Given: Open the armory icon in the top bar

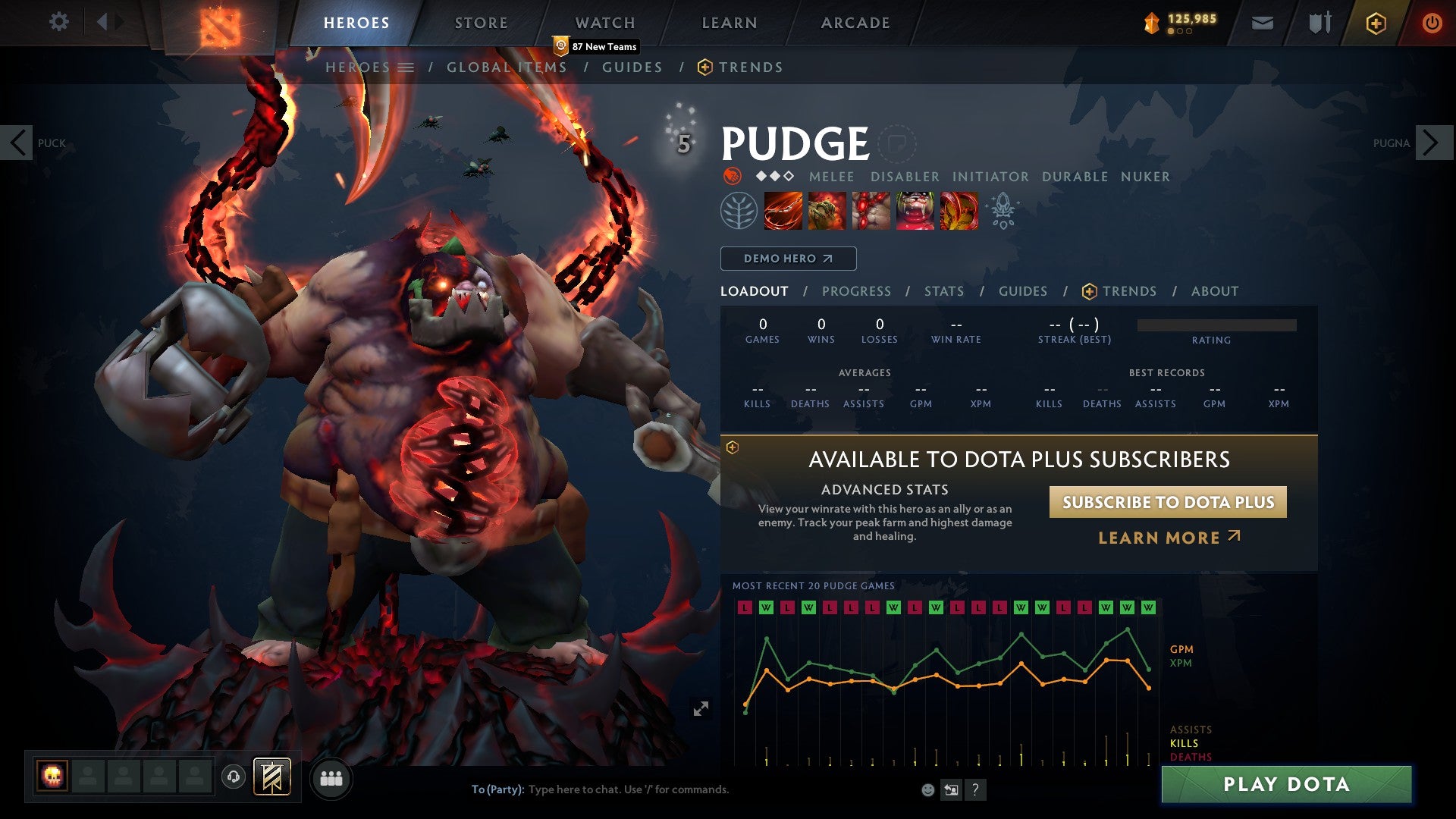Looking at the screenshot, I should tap(1319, 23).
